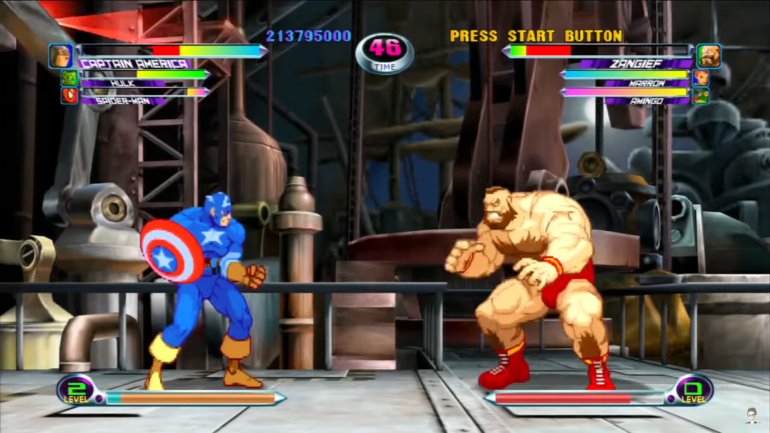Viewport: 770px width, 433px height.
Task: Choose the Spider-Man team portrait
Action: coord(70,96)
